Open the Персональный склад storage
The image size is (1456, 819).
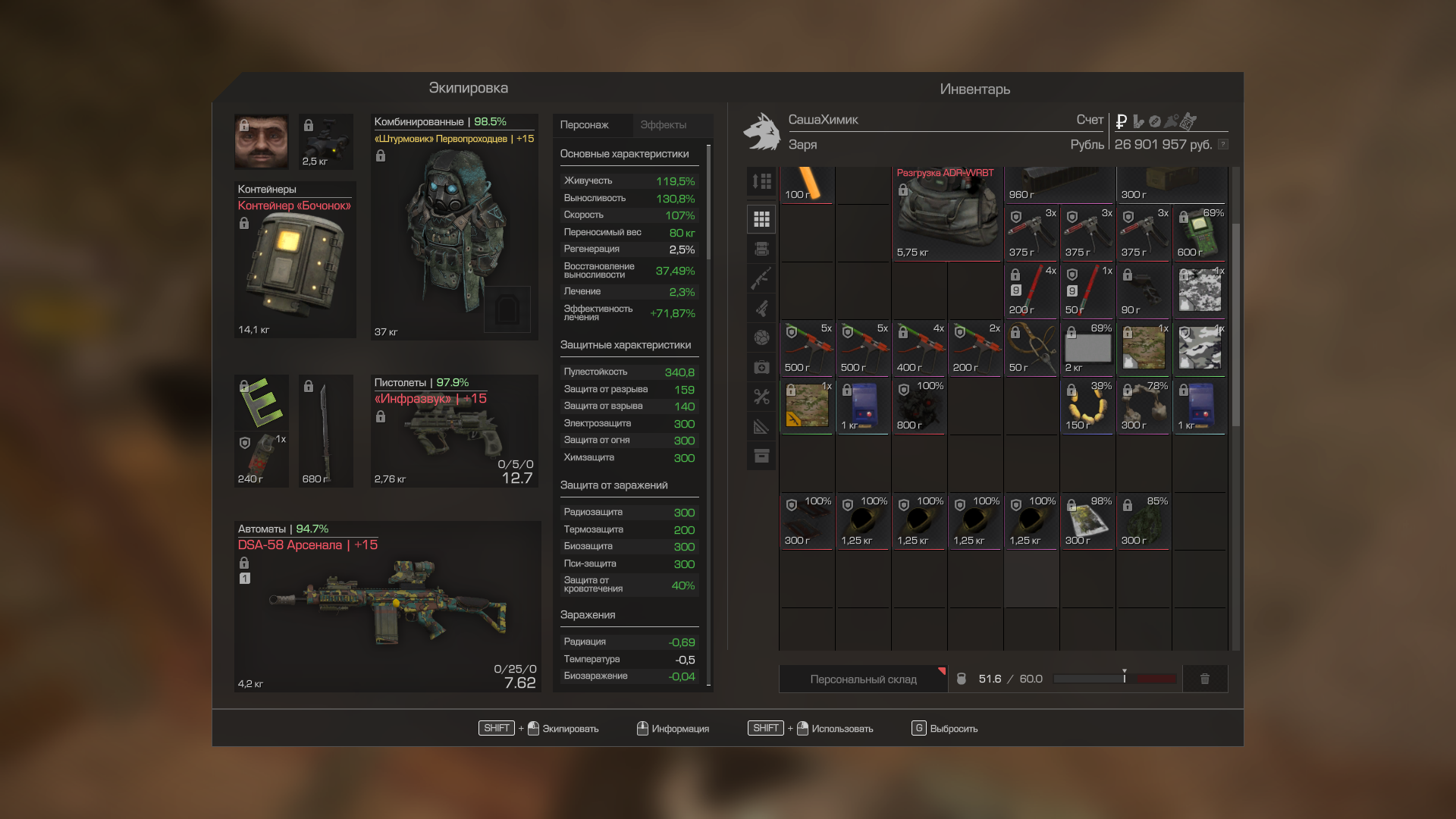pos(863,679)
